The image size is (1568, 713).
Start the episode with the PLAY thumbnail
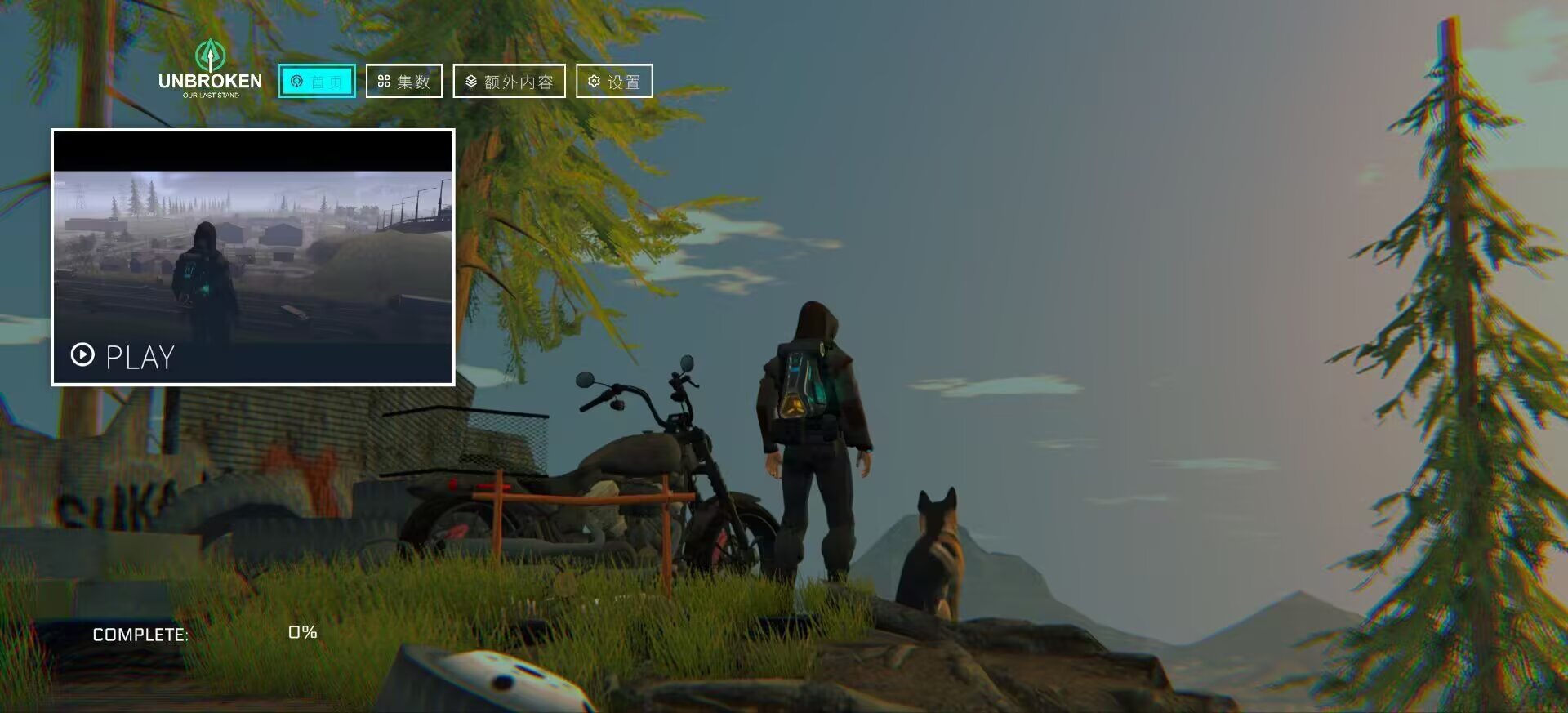[x=253, y=257]
